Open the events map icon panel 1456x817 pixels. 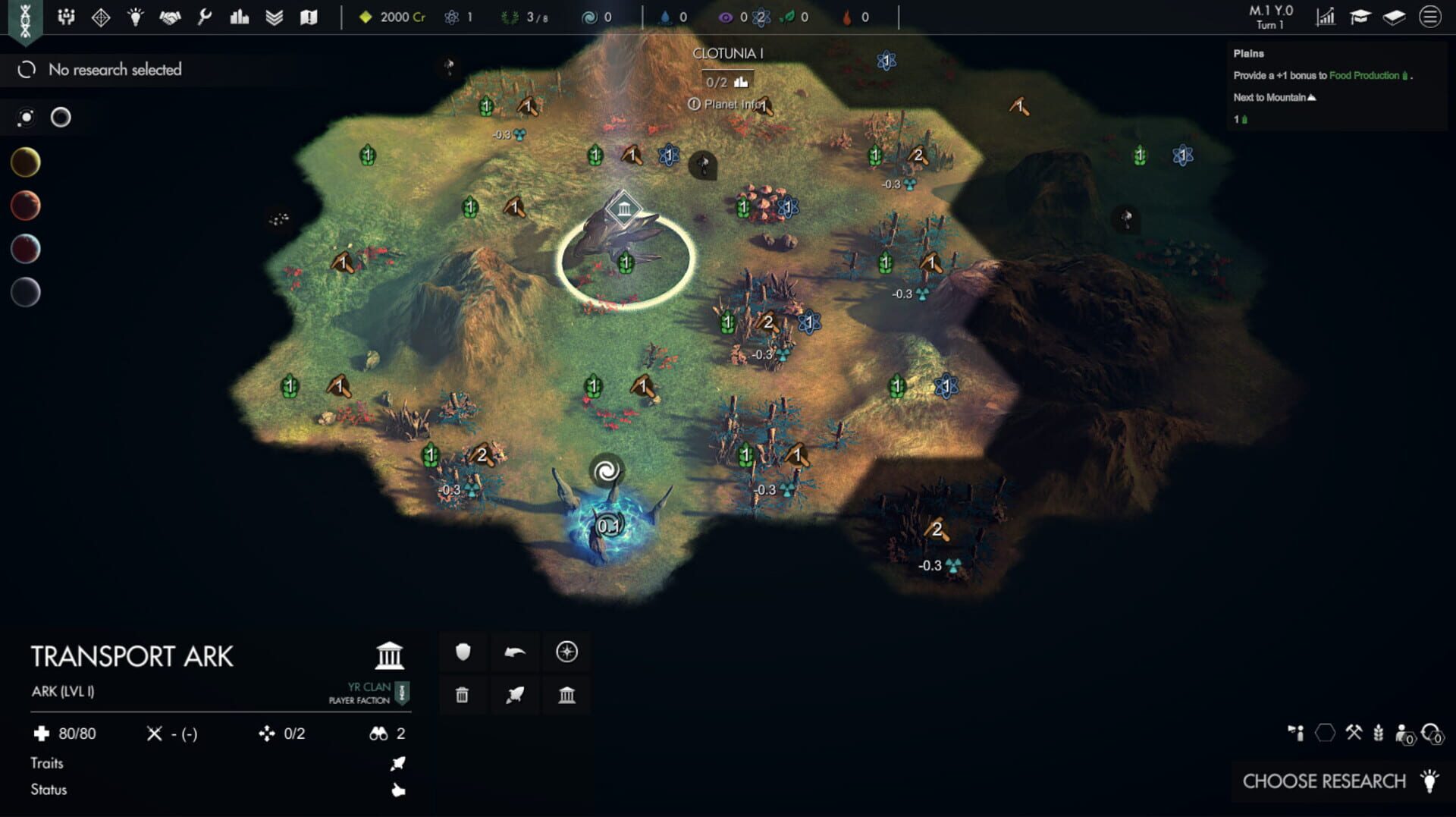click(x=309, y=17)
